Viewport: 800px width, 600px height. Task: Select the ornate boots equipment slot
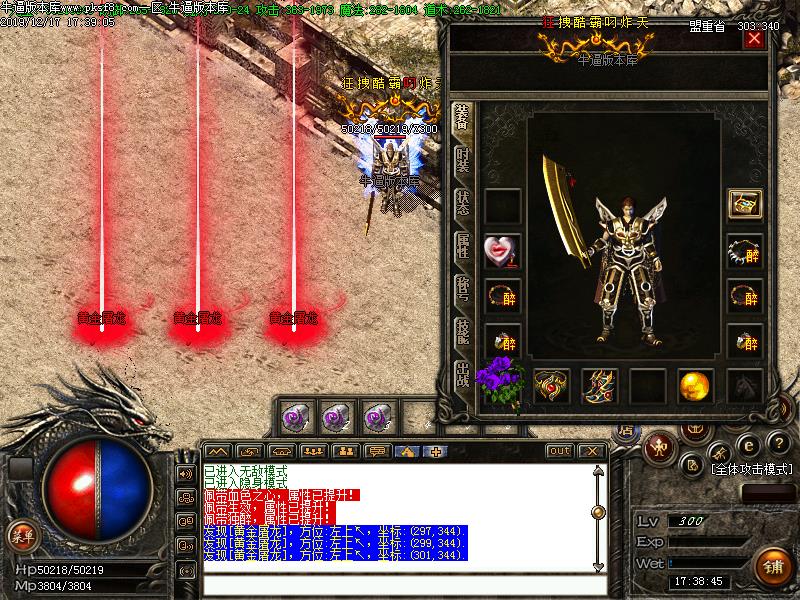[599, 385]
